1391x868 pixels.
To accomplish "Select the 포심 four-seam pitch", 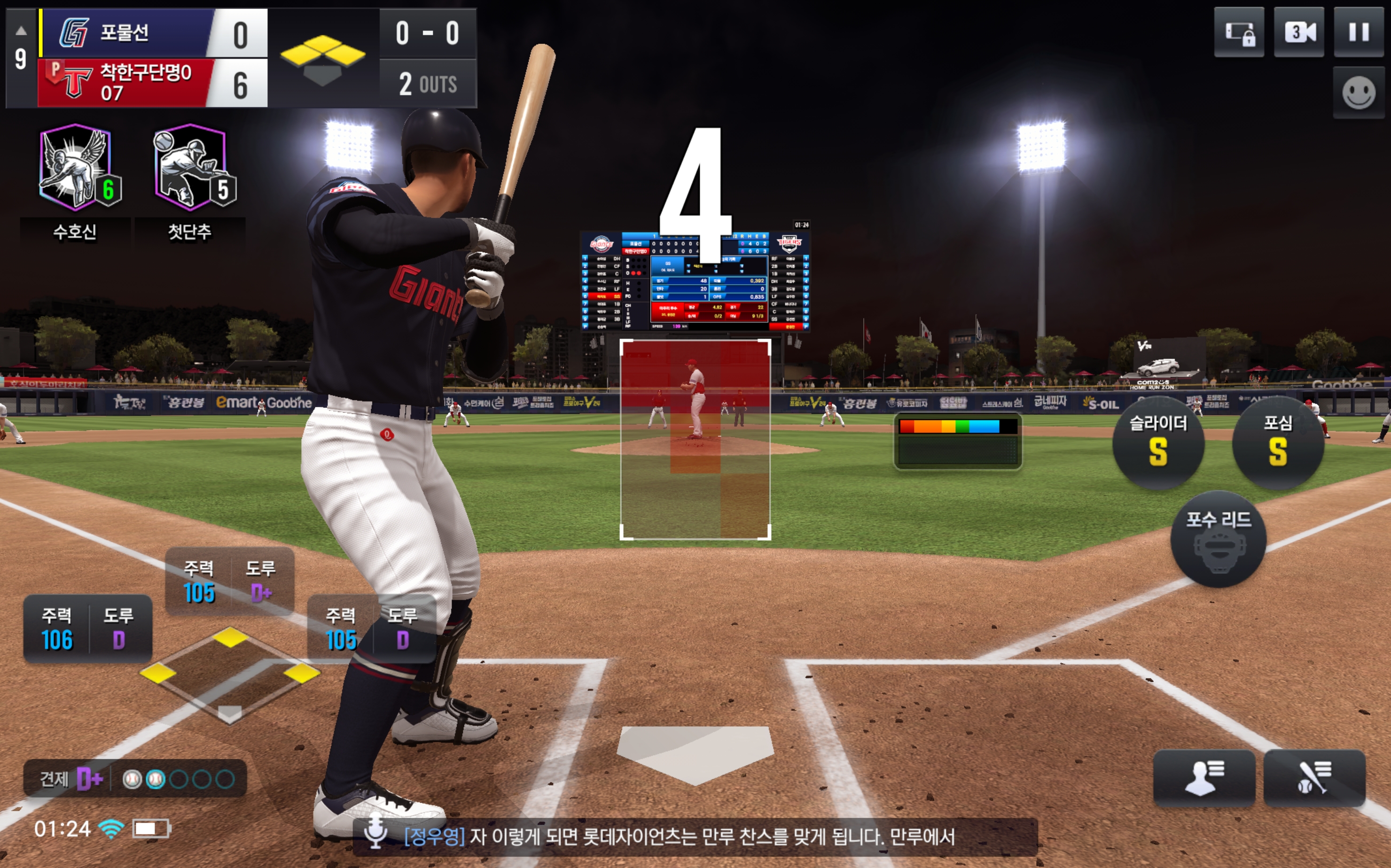I will (1277, 442).
